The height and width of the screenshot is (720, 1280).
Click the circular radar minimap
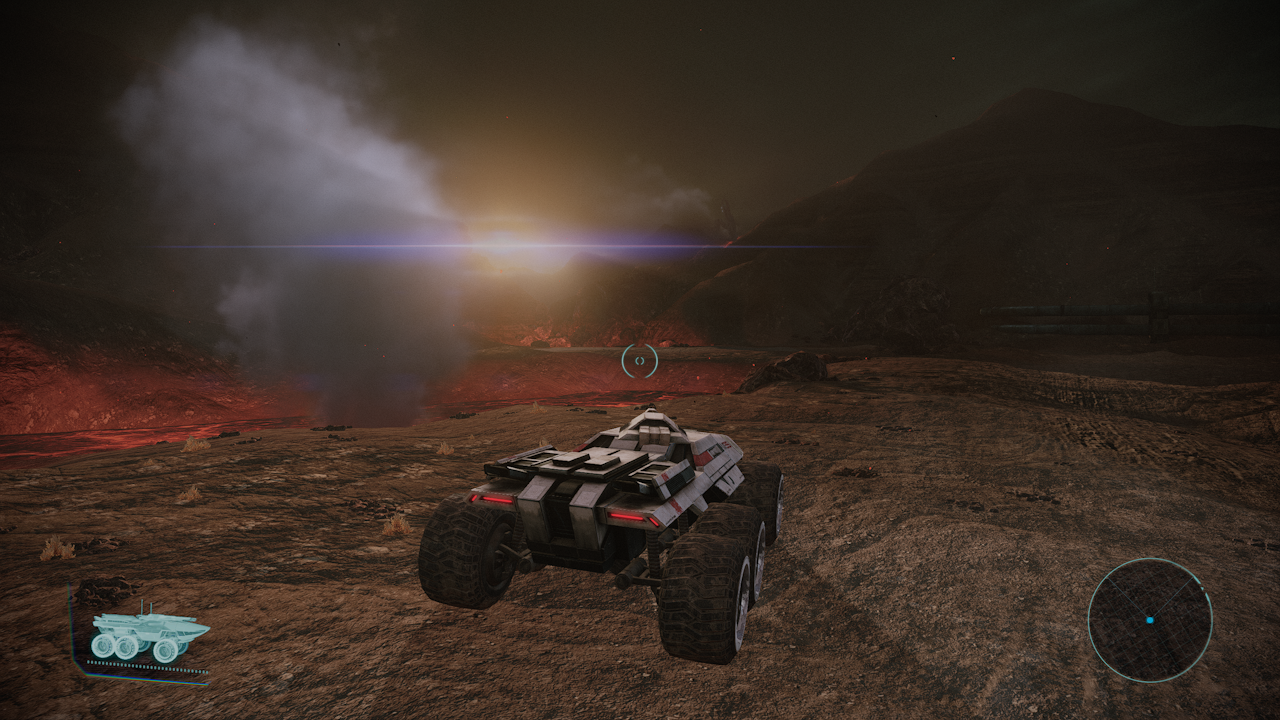[1149, 620]
